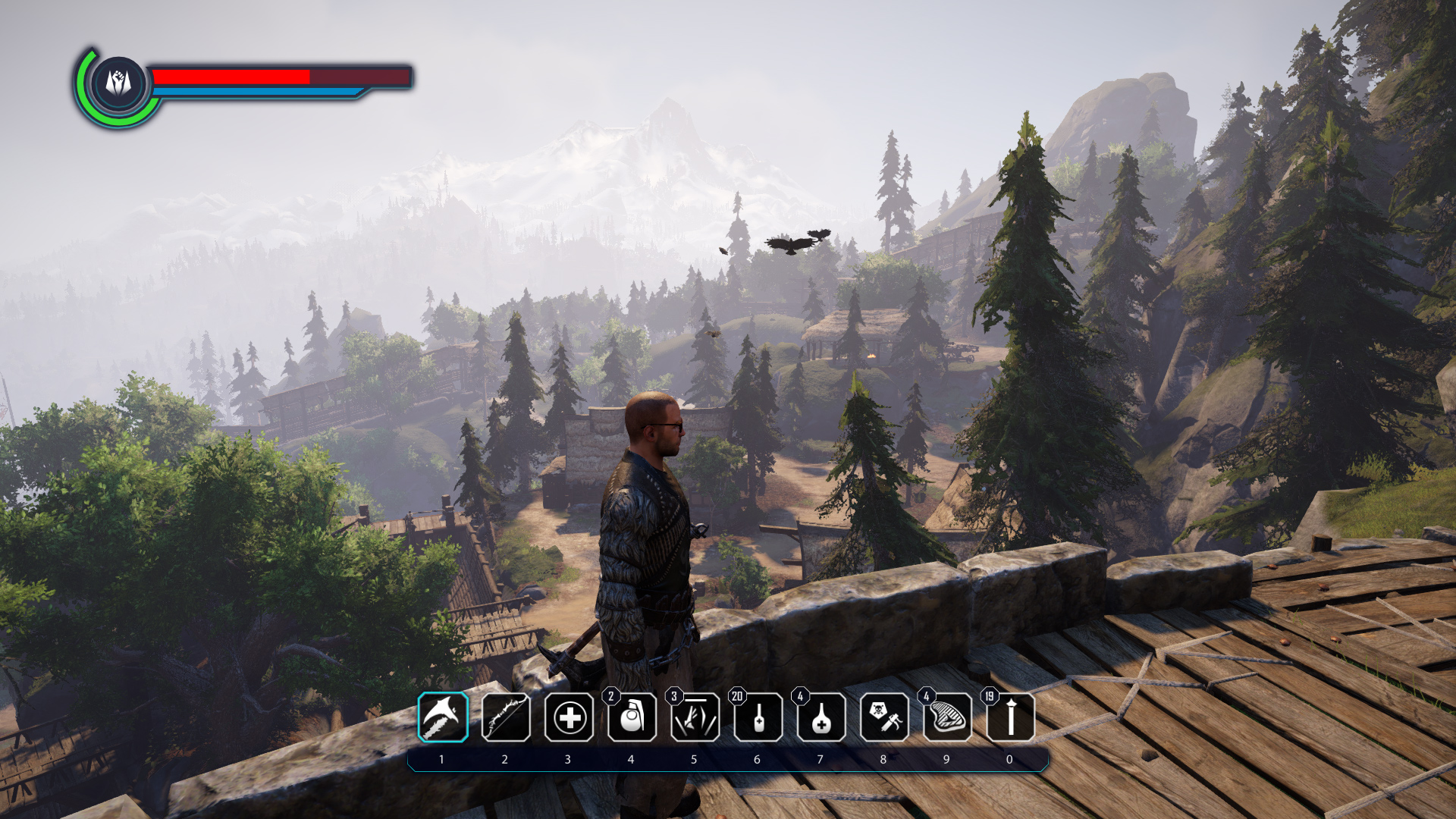Select the poison skull and syringe slot
The height and width of the screenshot is (819, 1456).
[x=884, y=717]
